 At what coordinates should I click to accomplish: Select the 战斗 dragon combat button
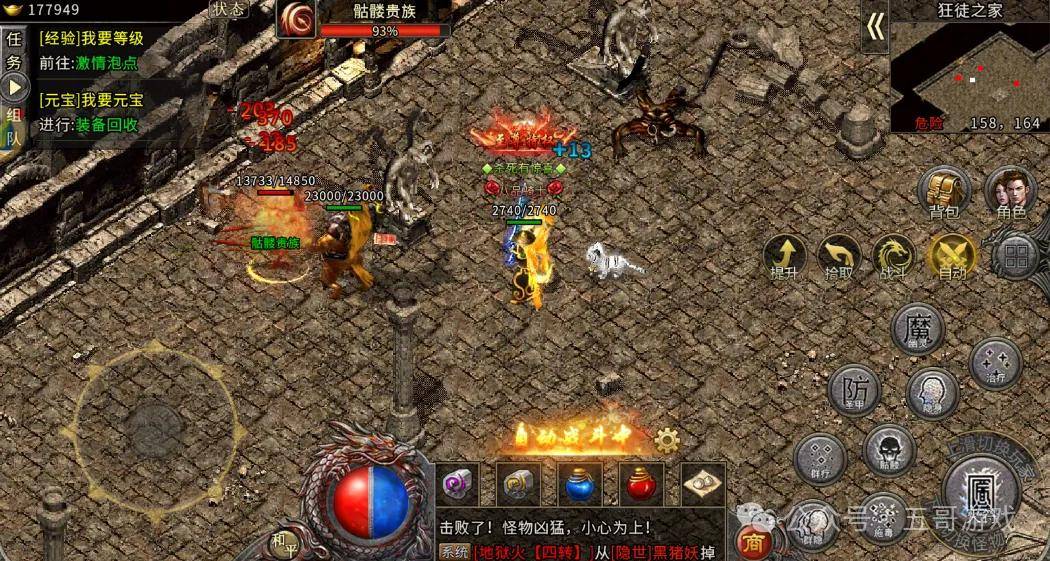pyautogui.click(x=893, y=256)
